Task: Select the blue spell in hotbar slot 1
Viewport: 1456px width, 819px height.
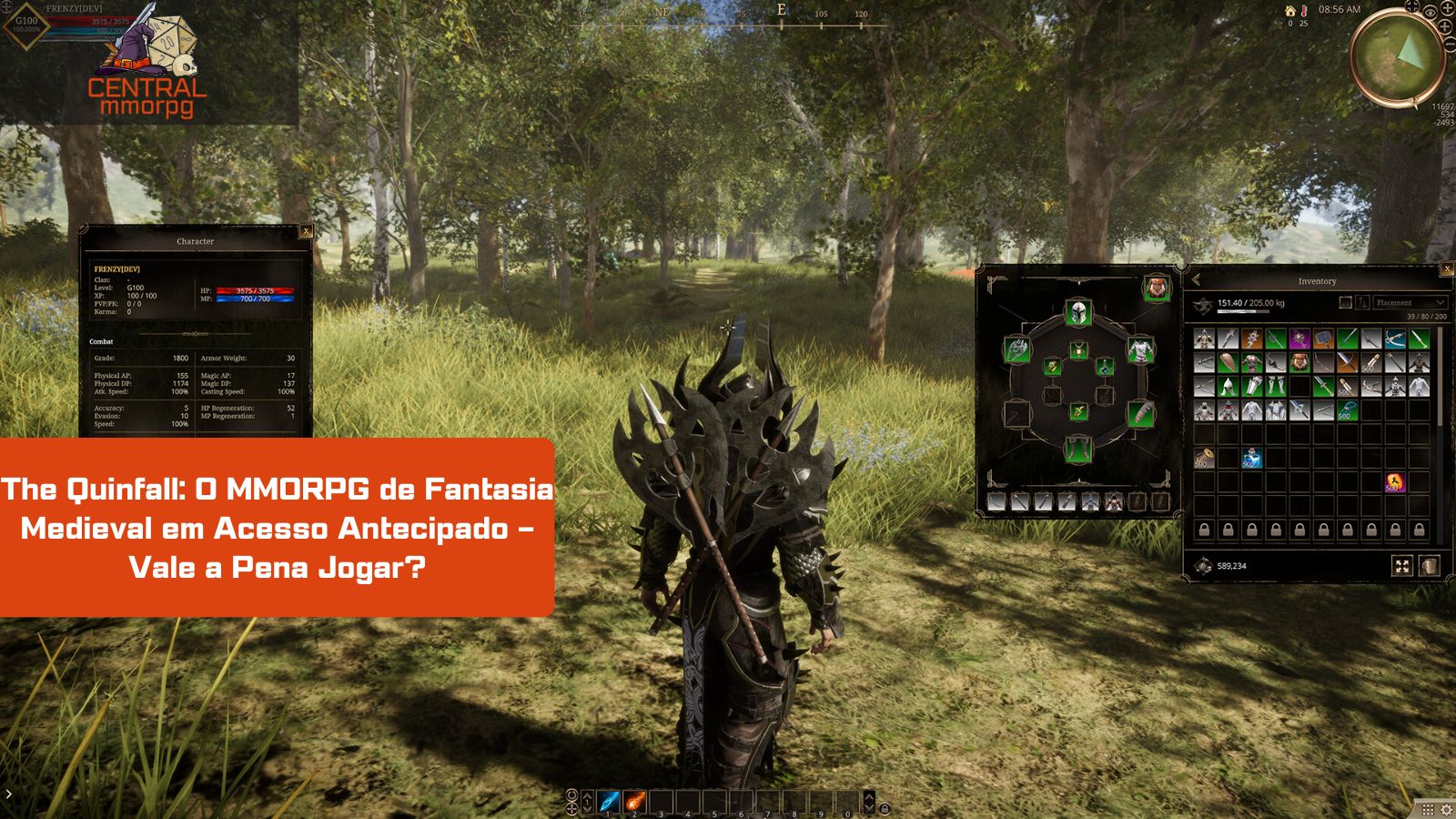Action: click(607, 801)
